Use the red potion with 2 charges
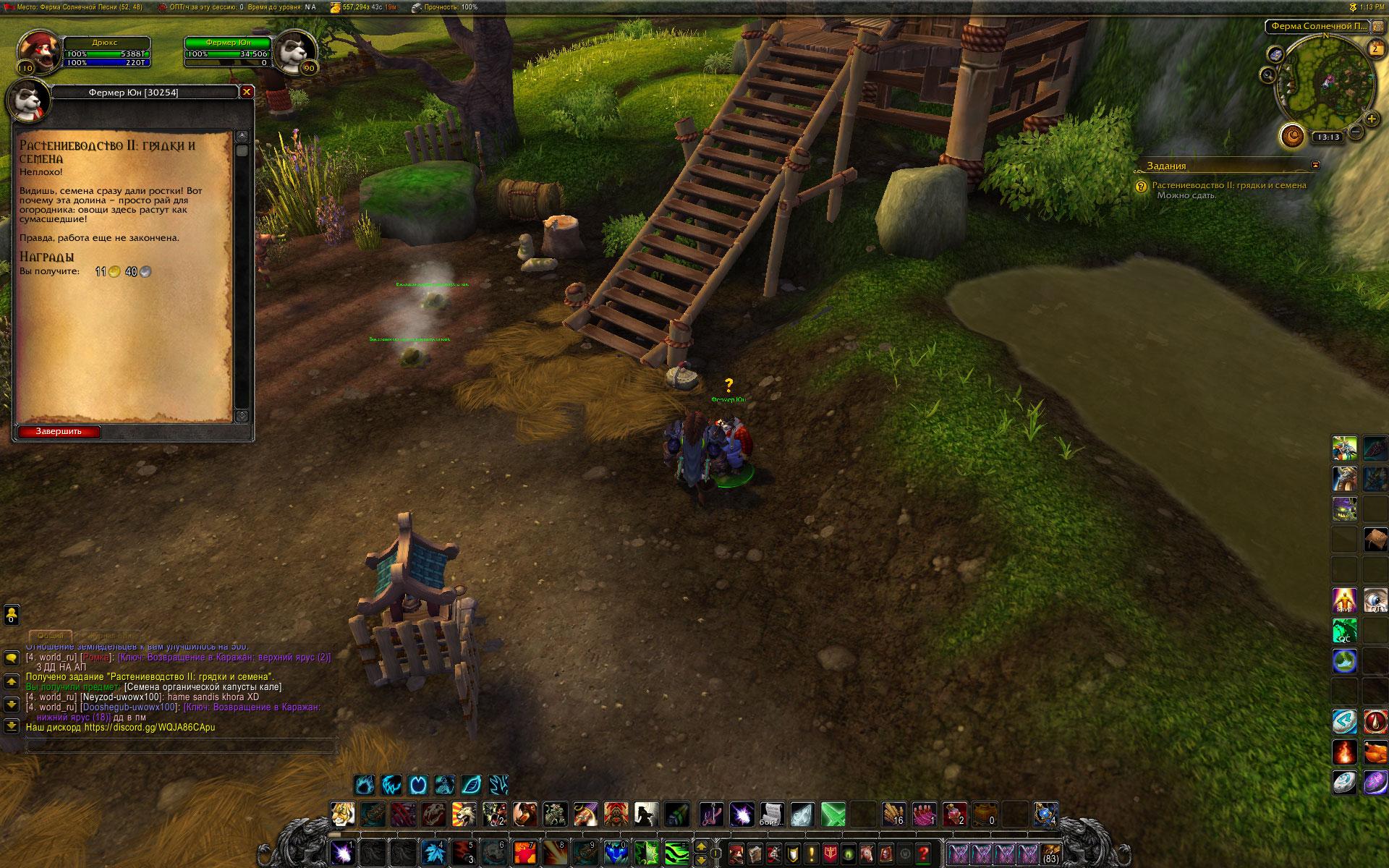 click(954, 814)
